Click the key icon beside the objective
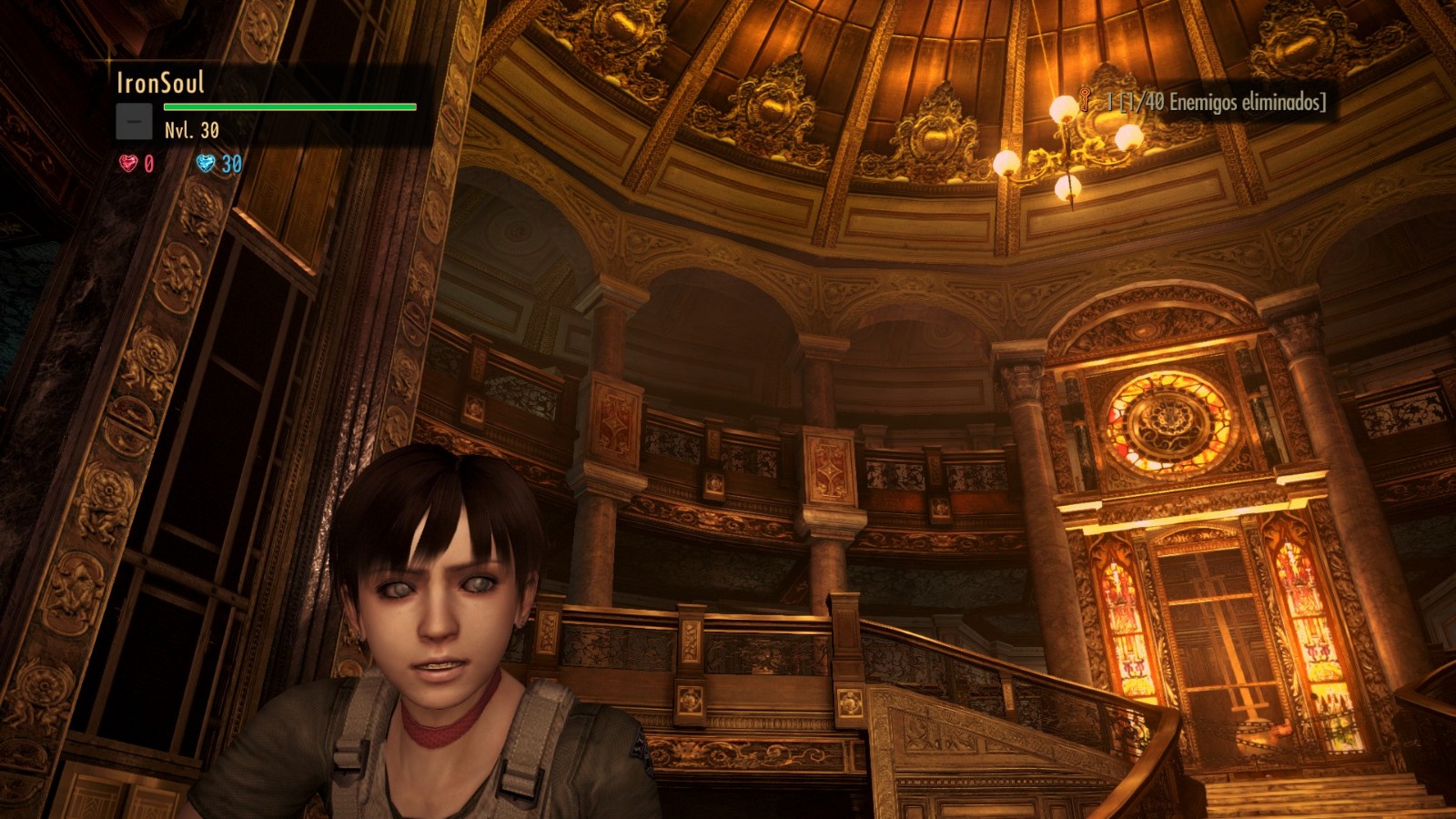The height and width of the screenshot is (819, 1456). click(x=1086, y=100)
